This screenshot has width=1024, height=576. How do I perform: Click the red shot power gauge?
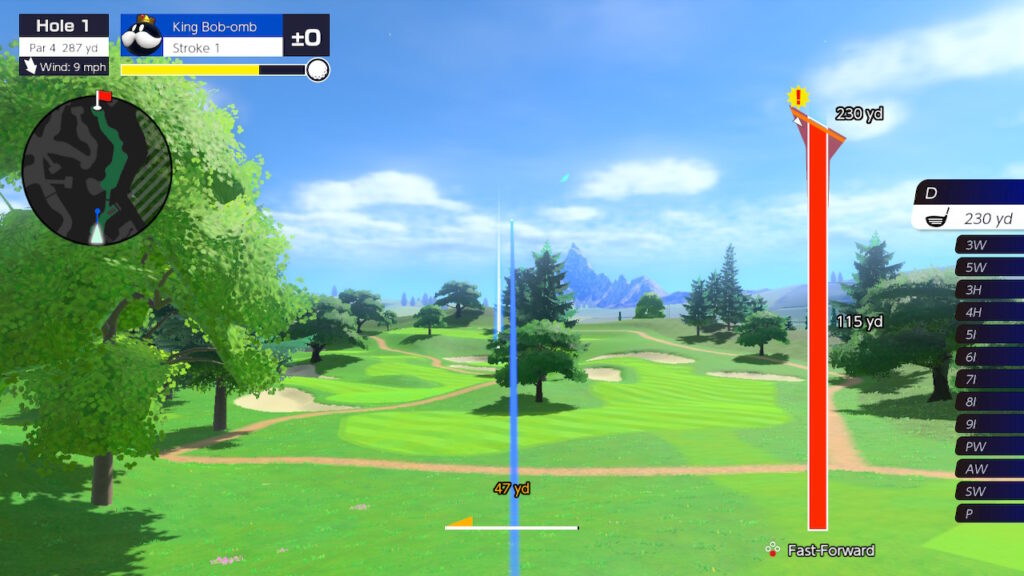(817, 330)
